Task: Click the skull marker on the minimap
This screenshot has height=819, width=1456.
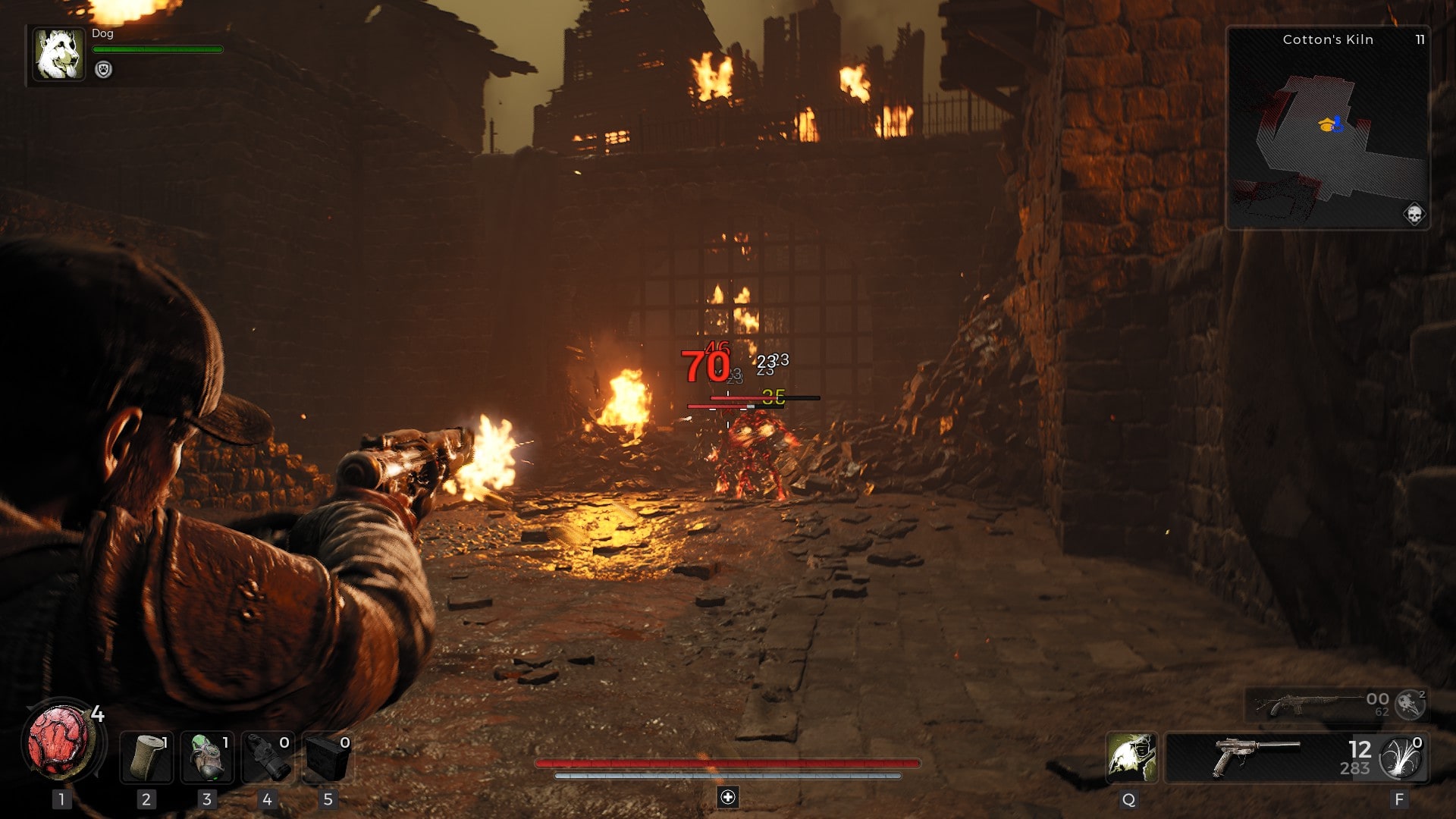Action: 1414,214
